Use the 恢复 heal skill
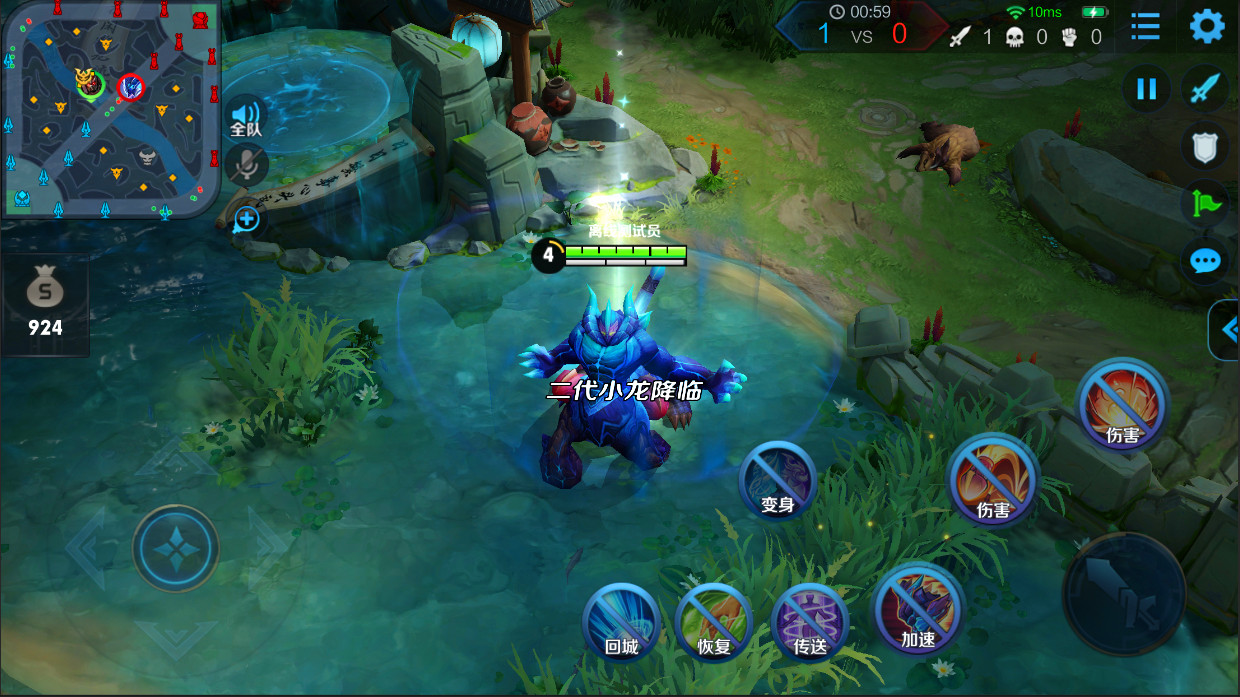1240x697 pixels. pyautogui.click(x=714, y=622)
